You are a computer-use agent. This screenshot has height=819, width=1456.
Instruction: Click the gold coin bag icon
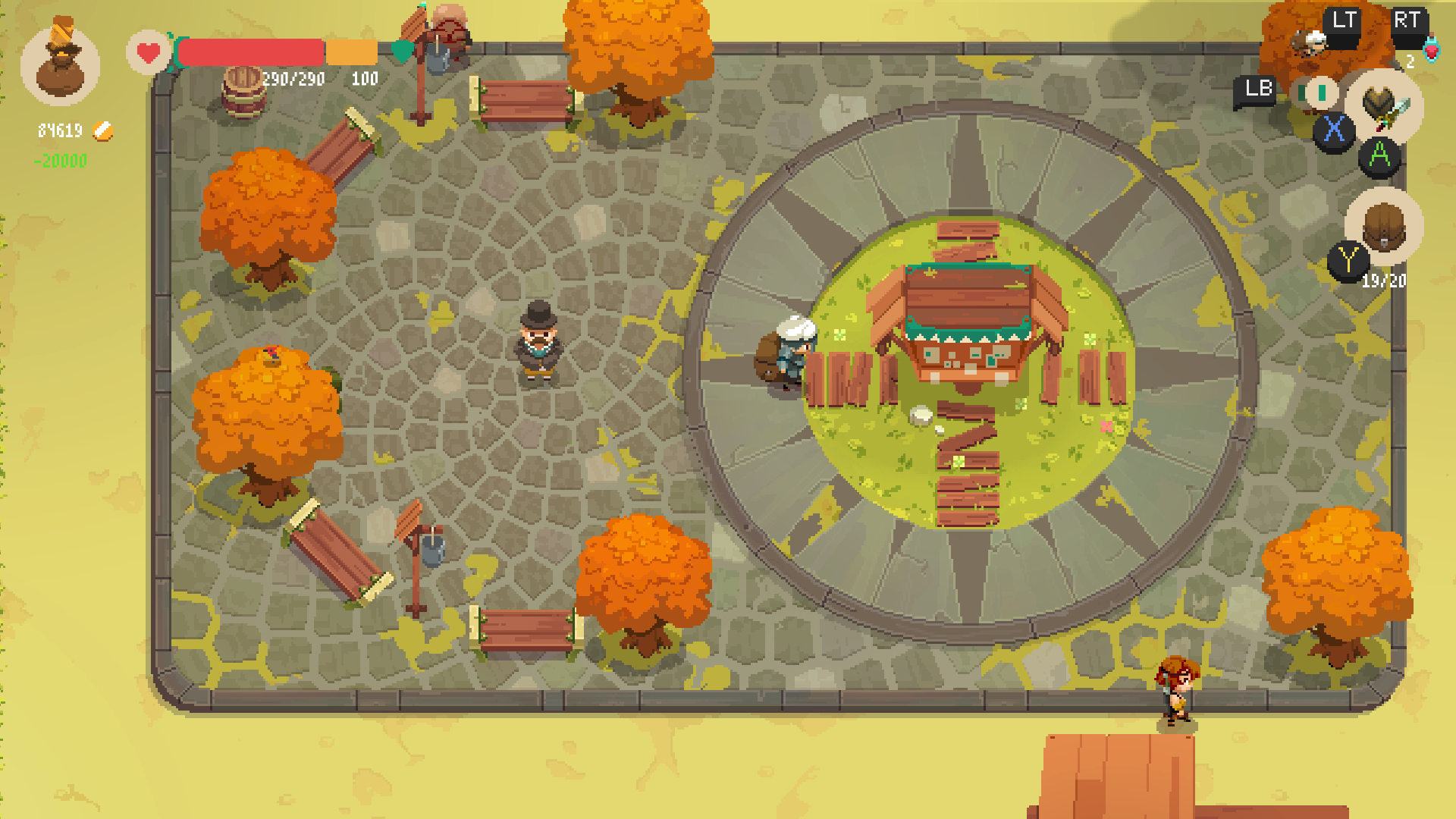click(x=60, y=61)
